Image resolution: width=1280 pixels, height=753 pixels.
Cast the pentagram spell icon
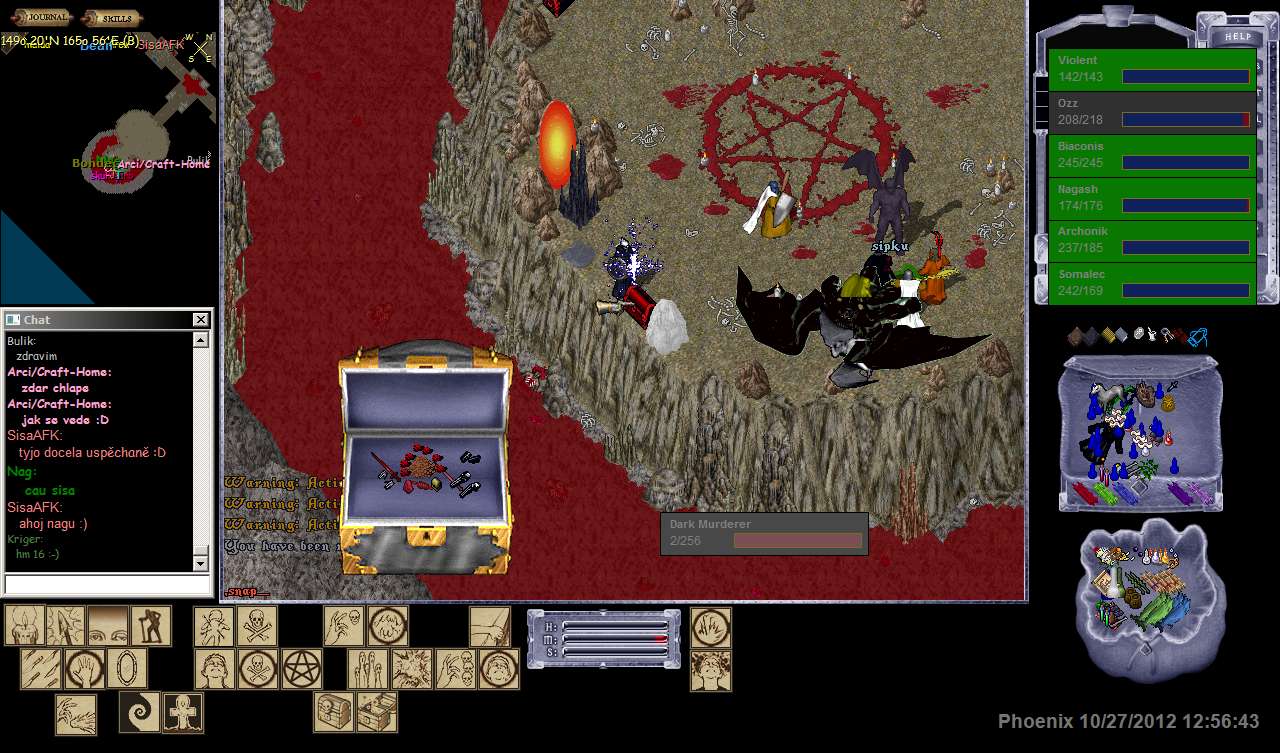301,669
